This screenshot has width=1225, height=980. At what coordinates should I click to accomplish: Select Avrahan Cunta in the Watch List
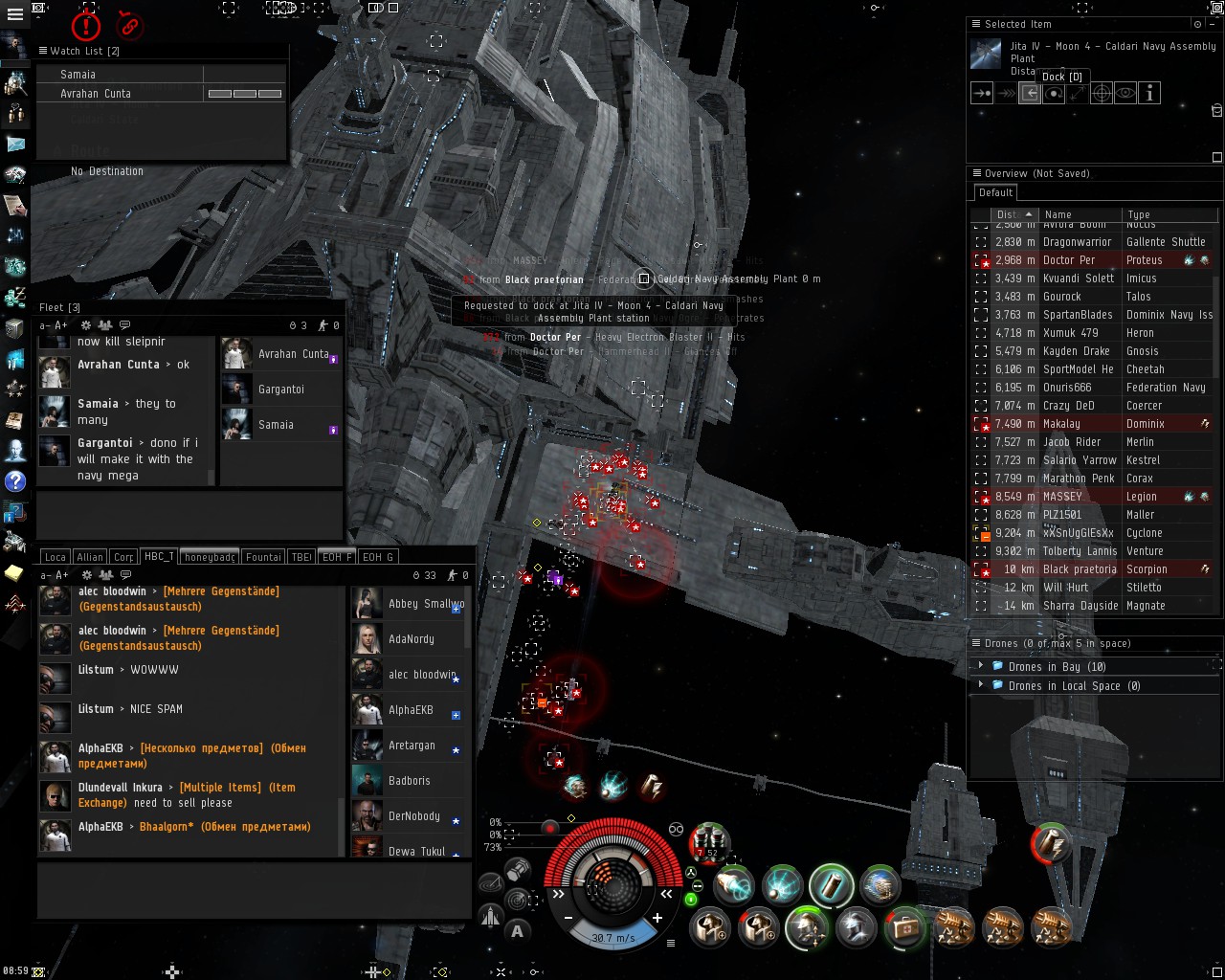point(96,94)
